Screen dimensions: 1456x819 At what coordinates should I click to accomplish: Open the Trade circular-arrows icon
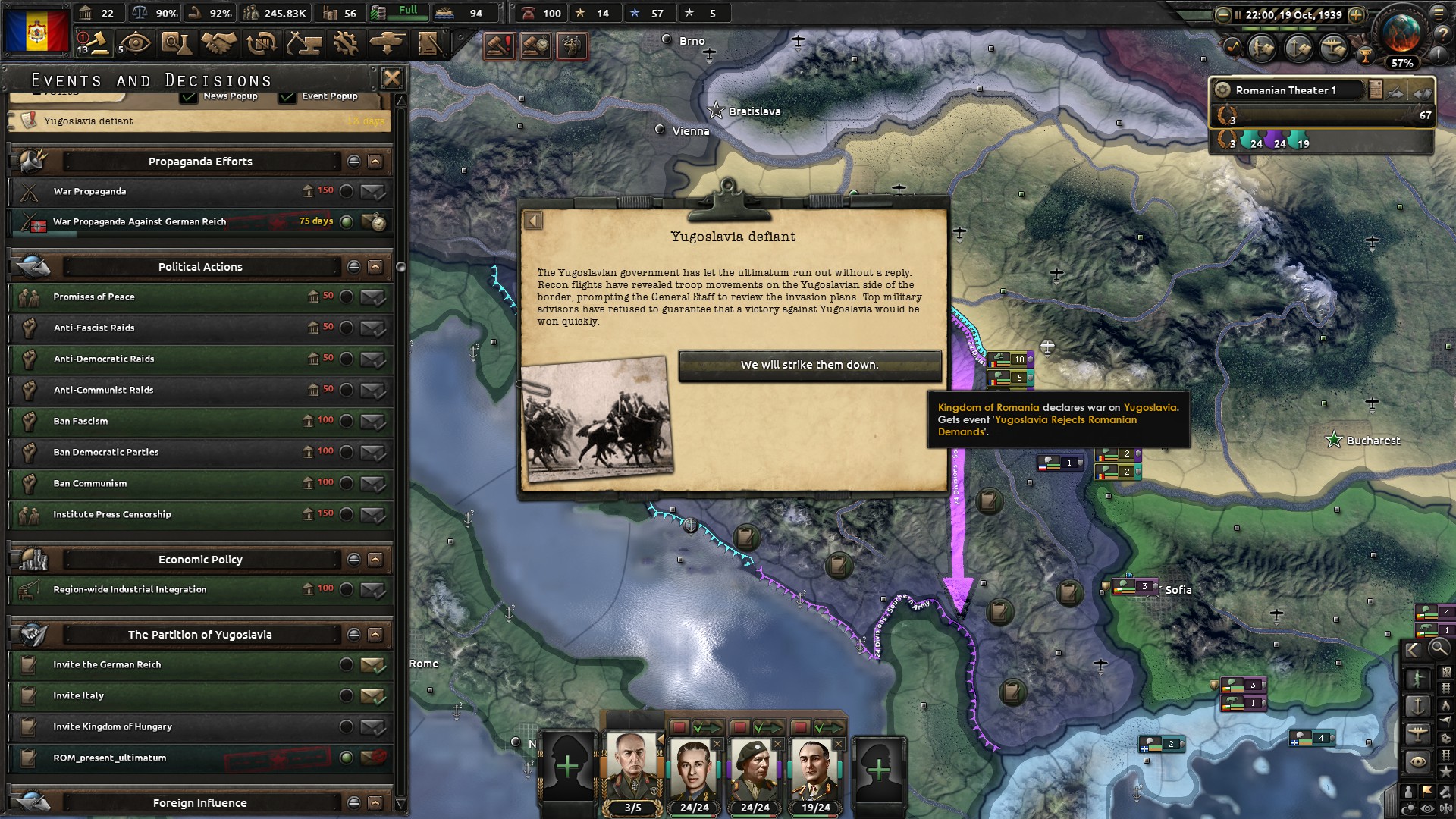click(261, 43)
